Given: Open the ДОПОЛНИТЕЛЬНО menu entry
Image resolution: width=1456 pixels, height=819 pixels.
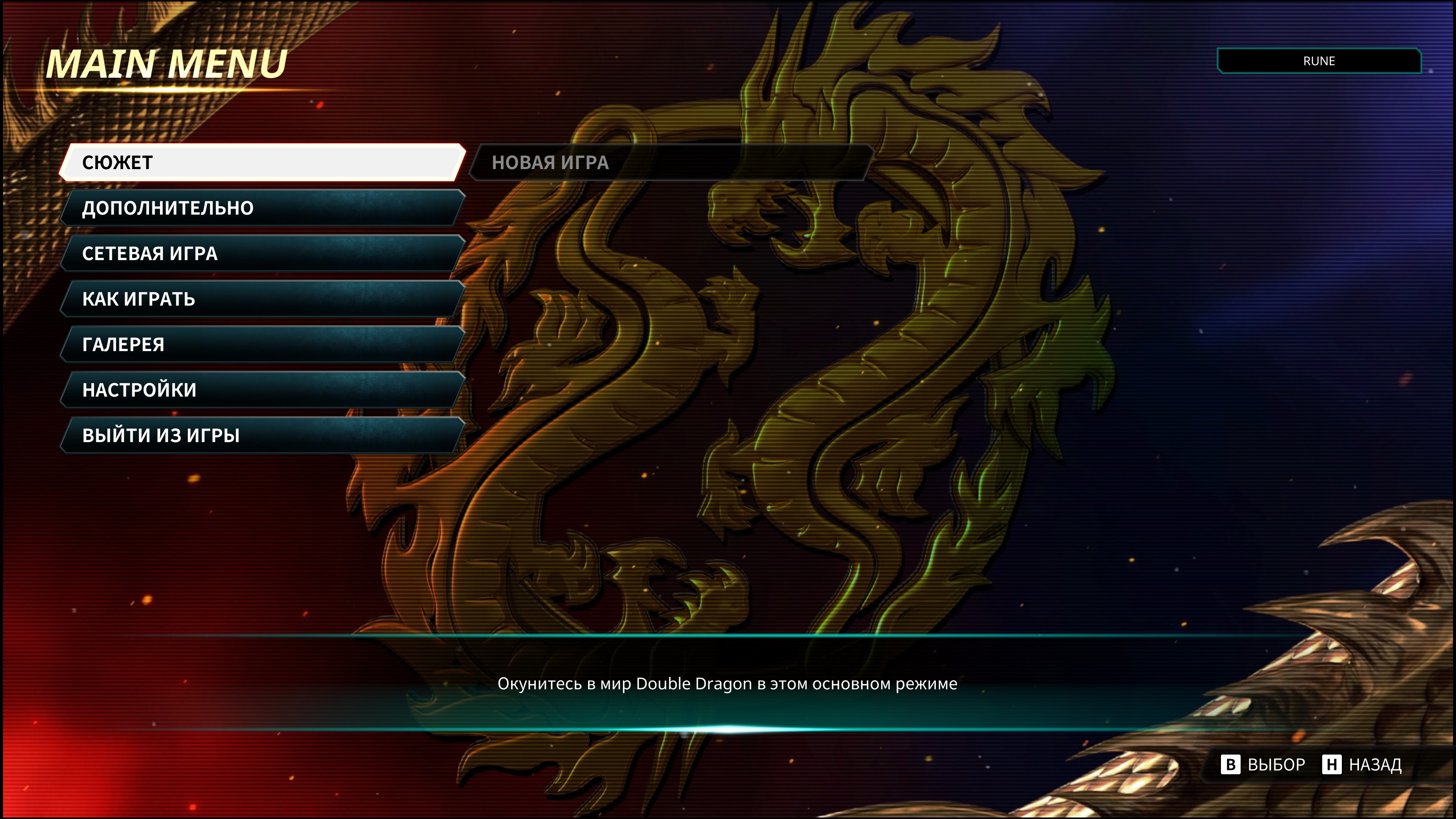Looking at the screenshot, I should tap(263, 208).
